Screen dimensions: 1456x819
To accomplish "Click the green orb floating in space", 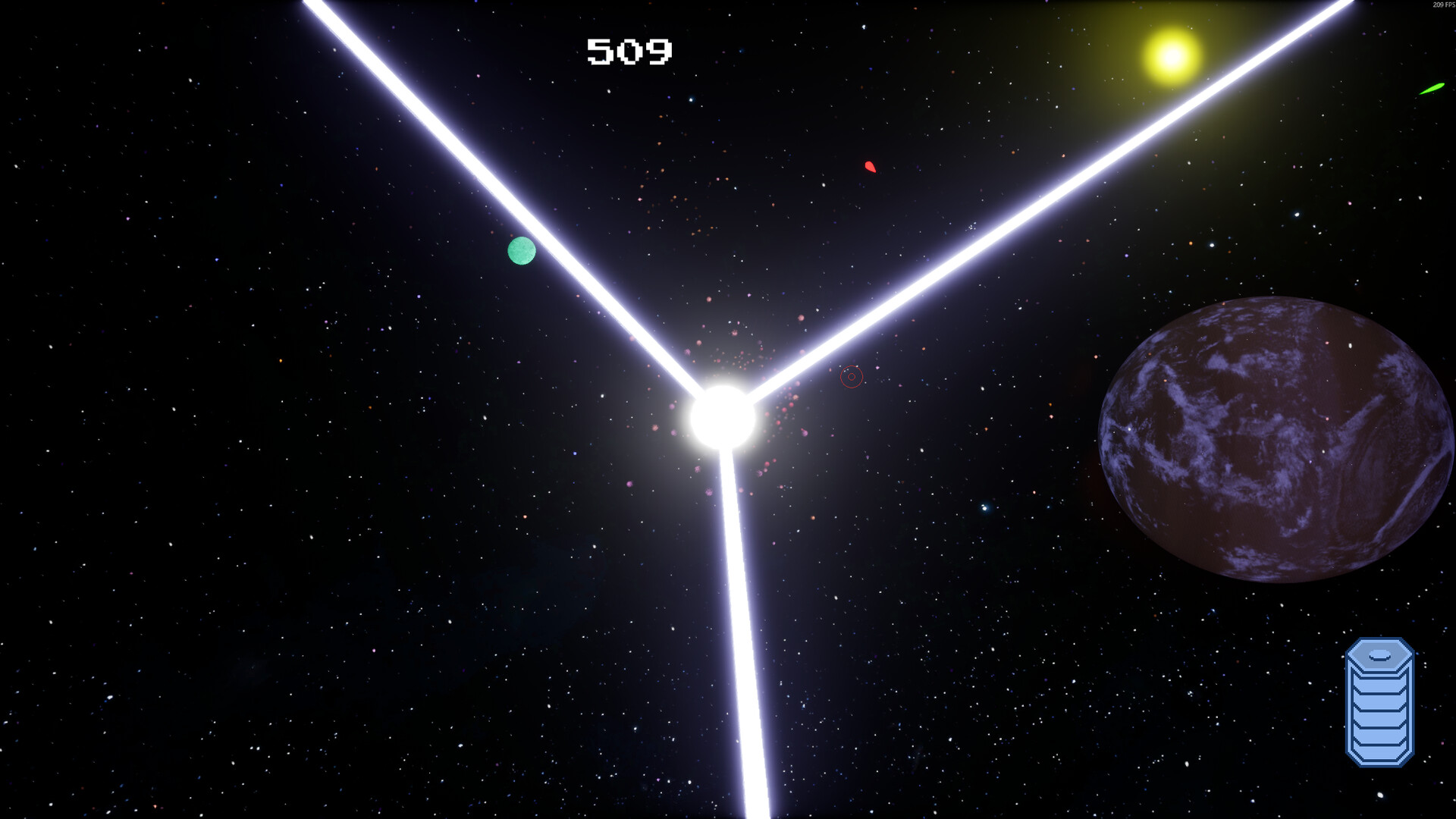I will tap(520, 251).
